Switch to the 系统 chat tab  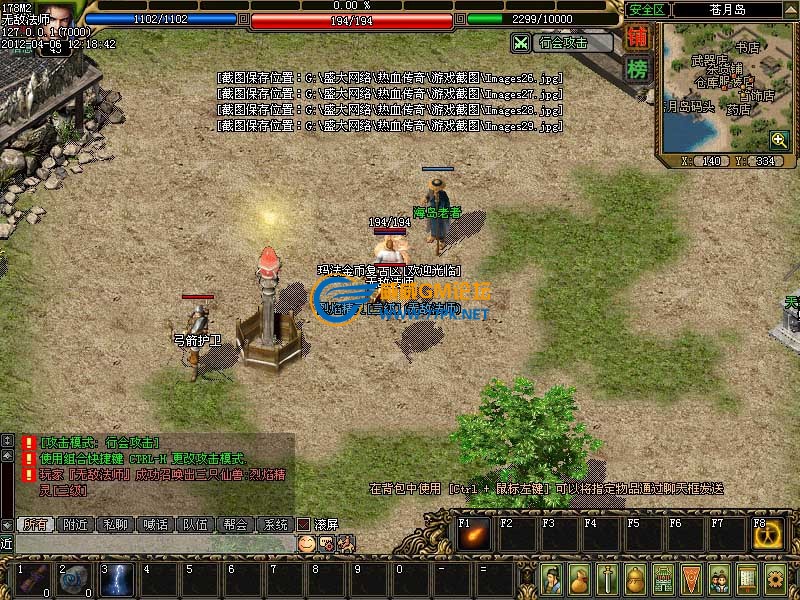(x=274, y=524)
